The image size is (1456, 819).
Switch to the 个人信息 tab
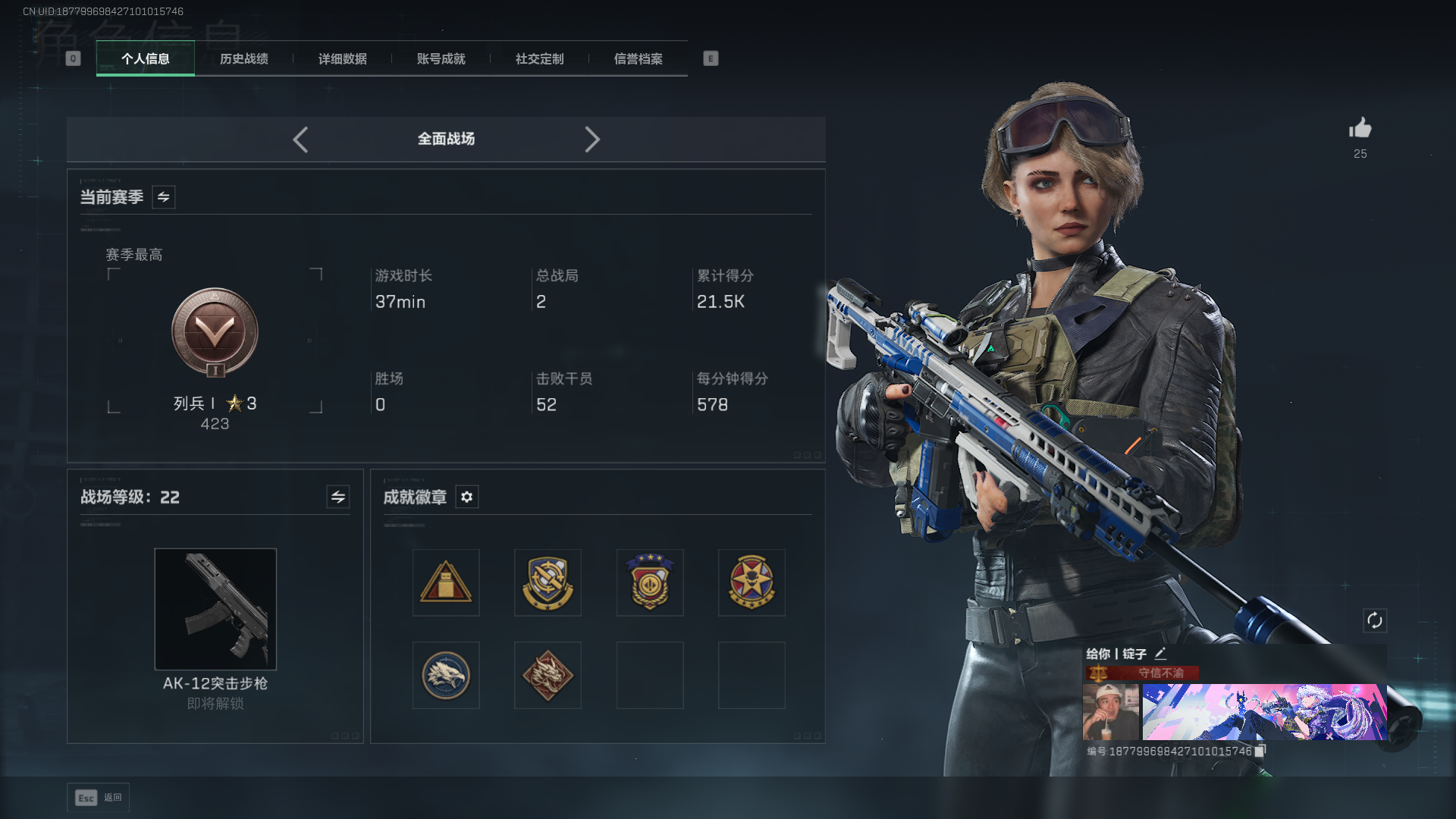(x=146, y=59)
